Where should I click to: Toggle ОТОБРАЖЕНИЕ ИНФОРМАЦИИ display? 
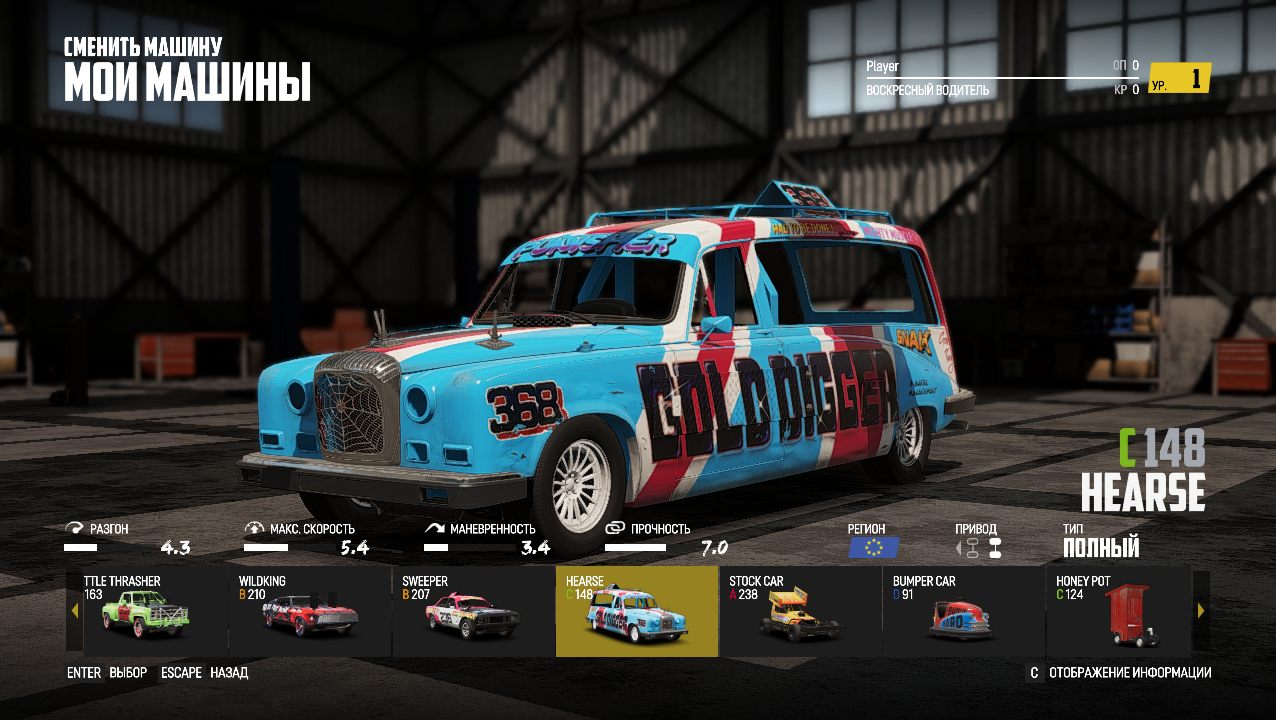click(1130, 673)
